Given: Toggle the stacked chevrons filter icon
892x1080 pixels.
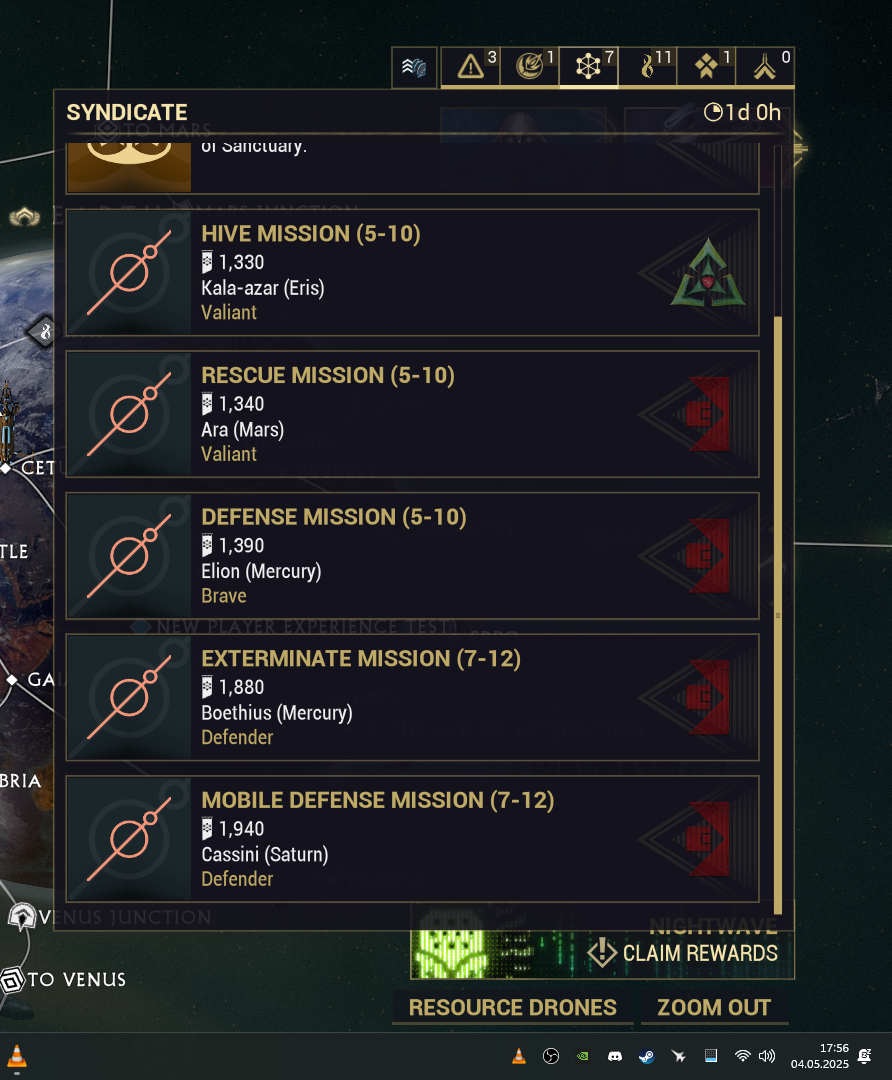Looking at the screenshot, I should click(x=414, y=68).
